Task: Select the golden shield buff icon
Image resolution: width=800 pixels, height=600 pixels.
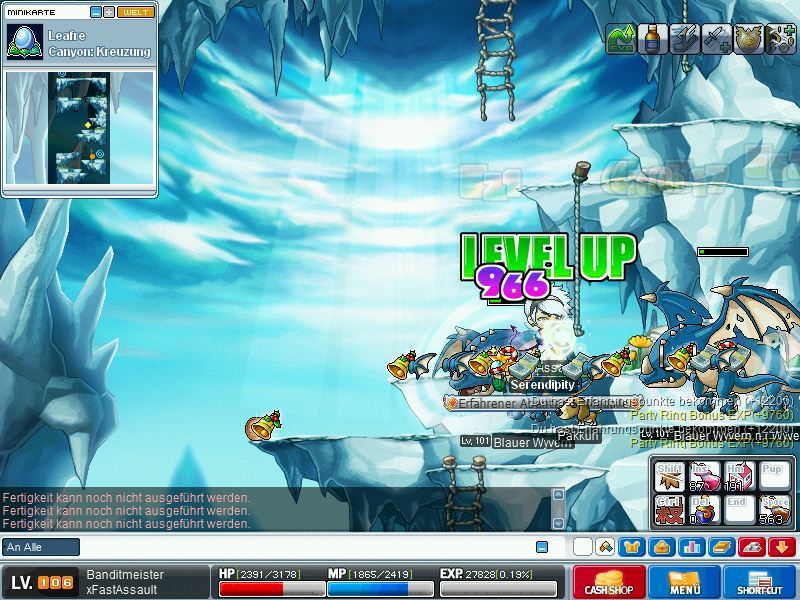Action: (x=748, y=39)
